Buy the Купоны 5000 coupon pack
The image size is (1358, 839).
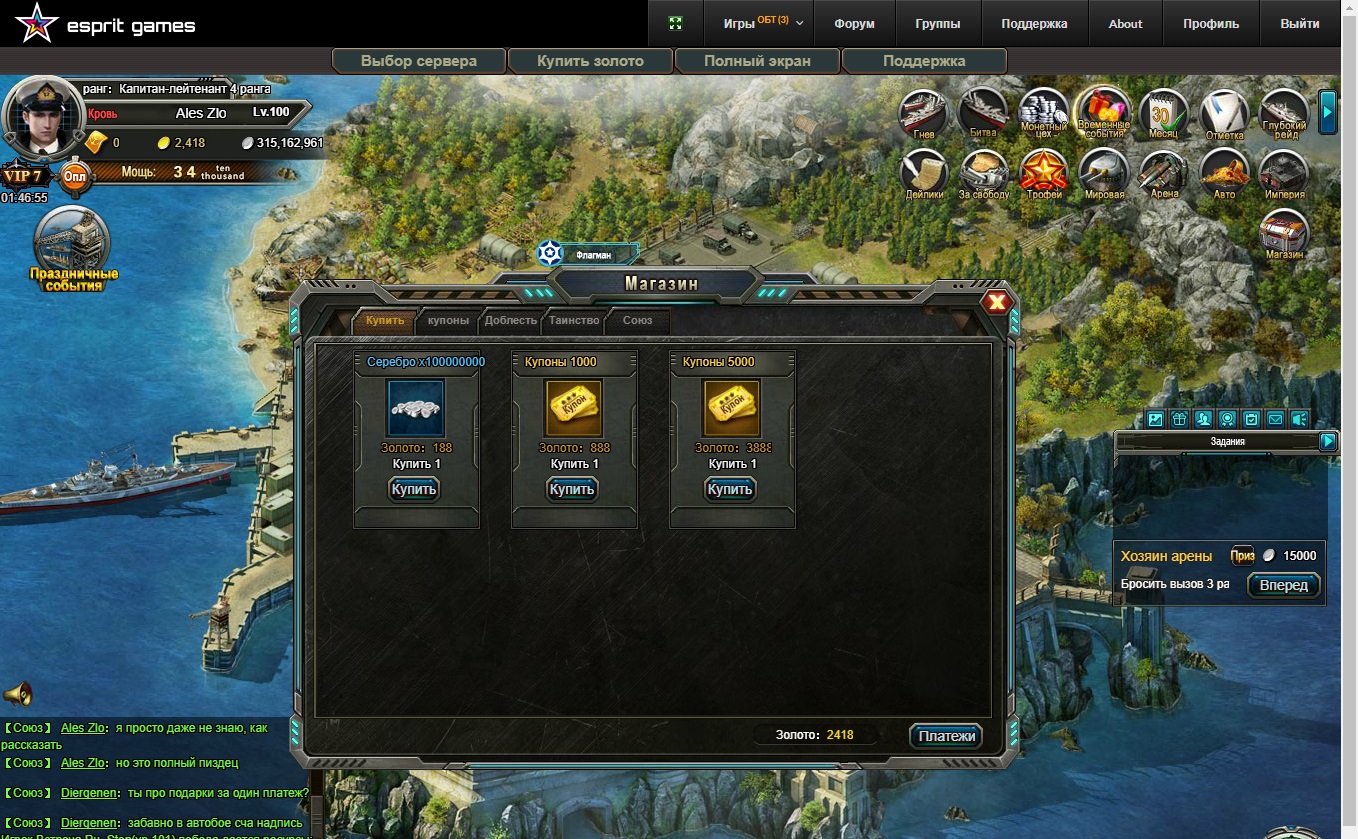[730, 489]
